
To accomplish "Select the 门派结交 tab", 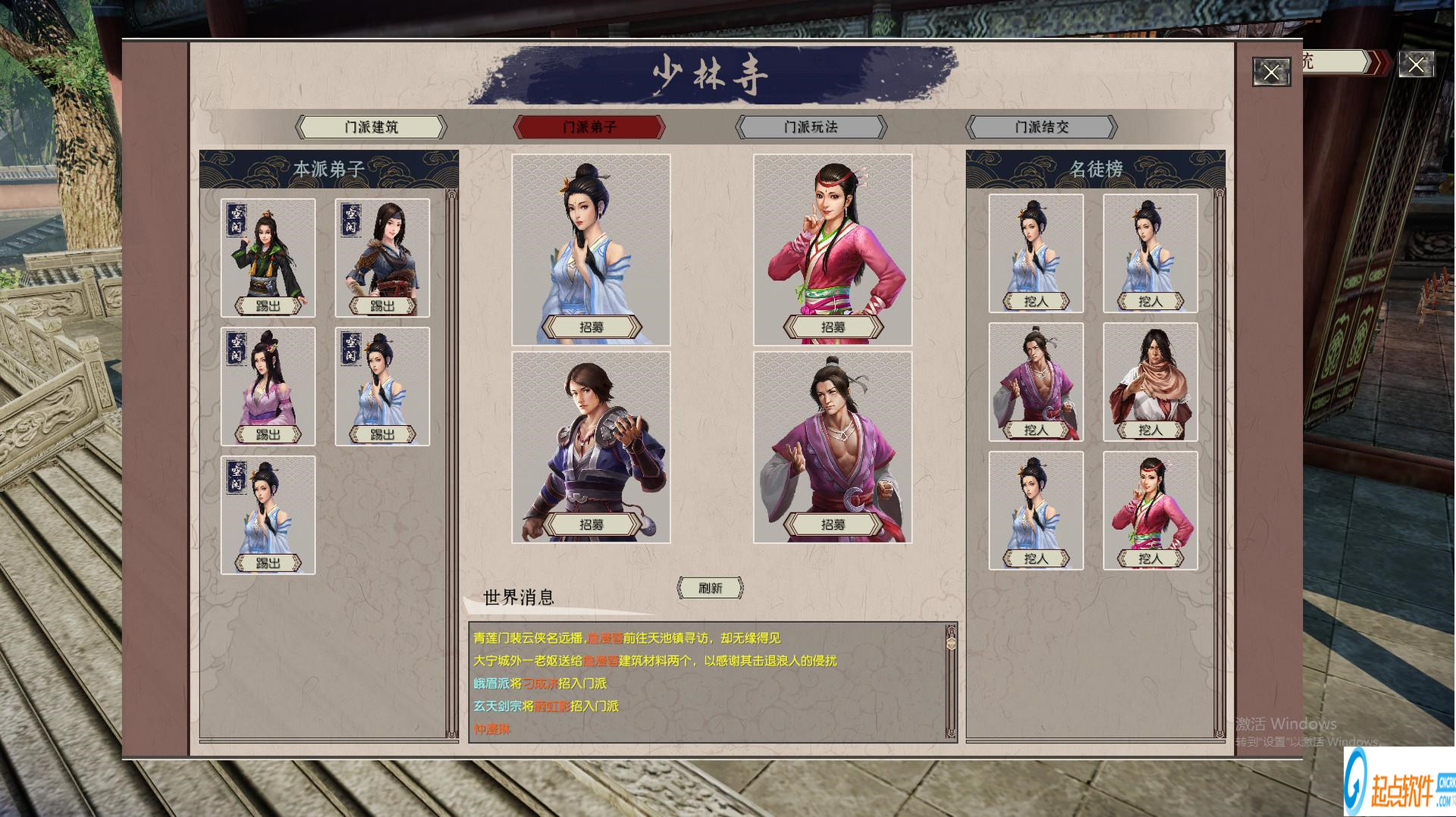I will (x=1041, y=127).
